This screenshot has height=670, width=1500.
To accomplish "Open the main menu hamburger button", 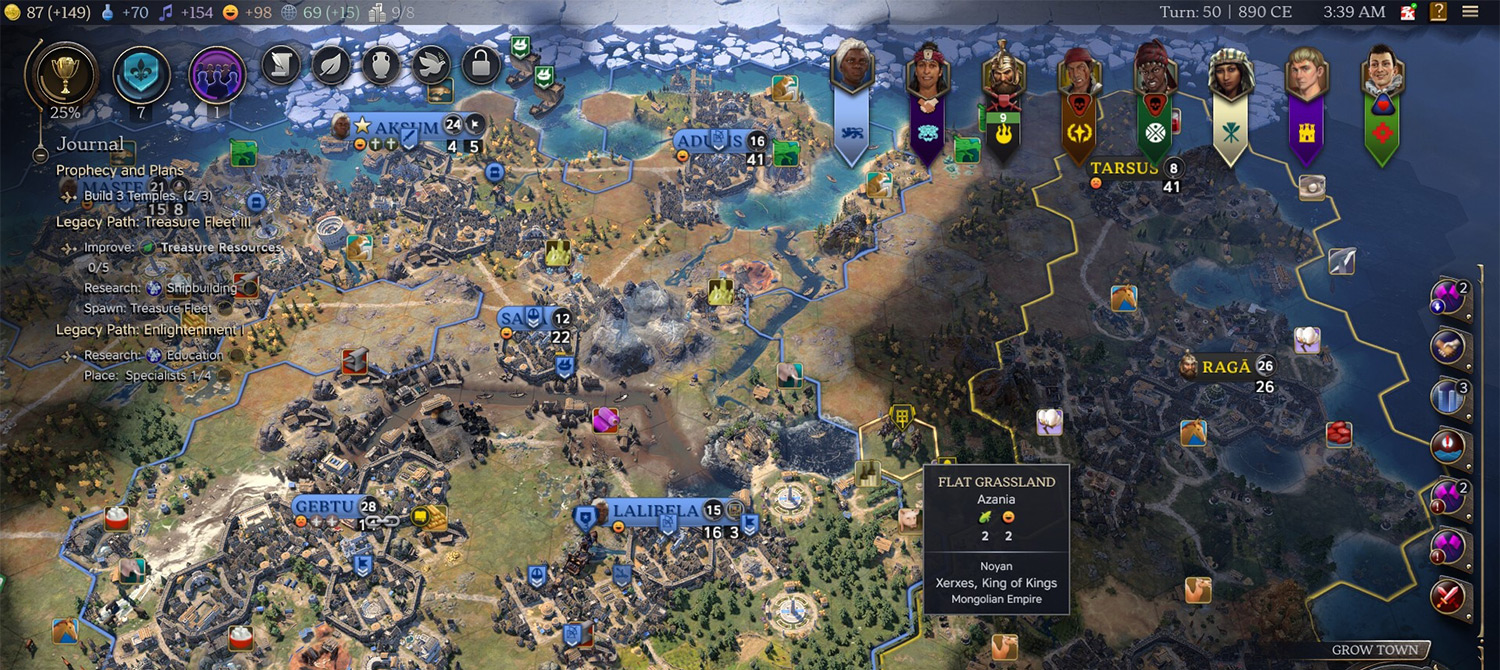I will click(x=1470, y=12).
